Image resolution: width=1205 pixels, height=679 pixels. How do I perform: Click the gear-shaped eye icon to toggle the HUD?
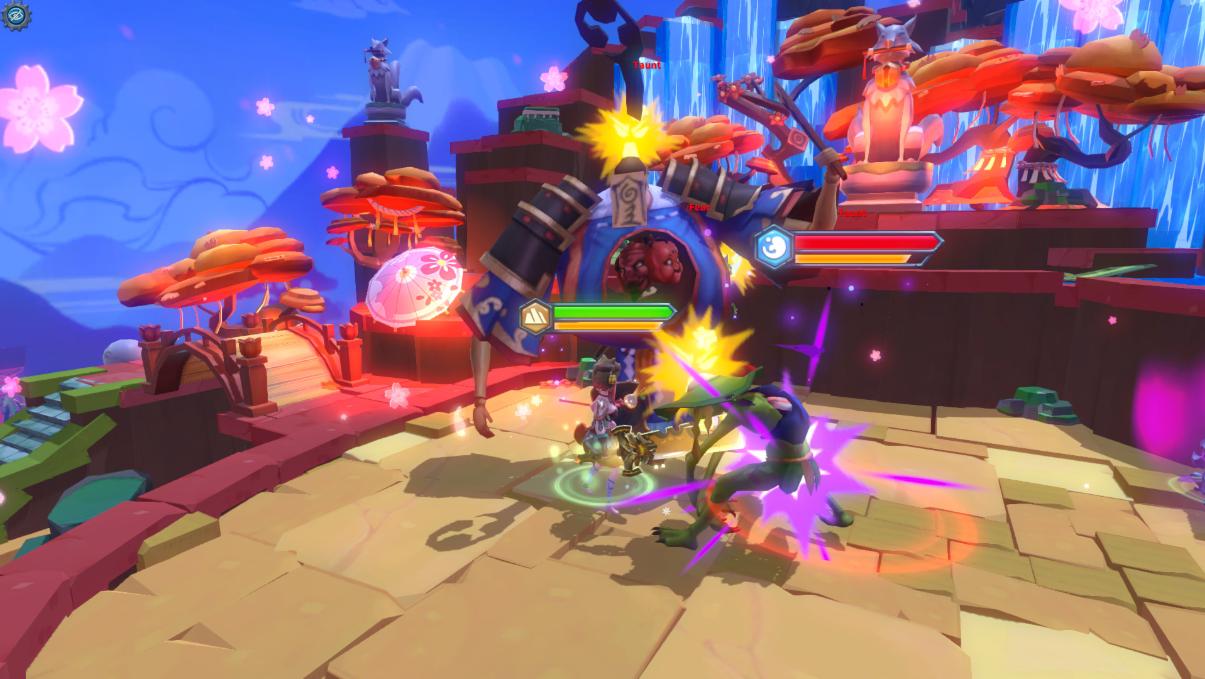(17, 15)
